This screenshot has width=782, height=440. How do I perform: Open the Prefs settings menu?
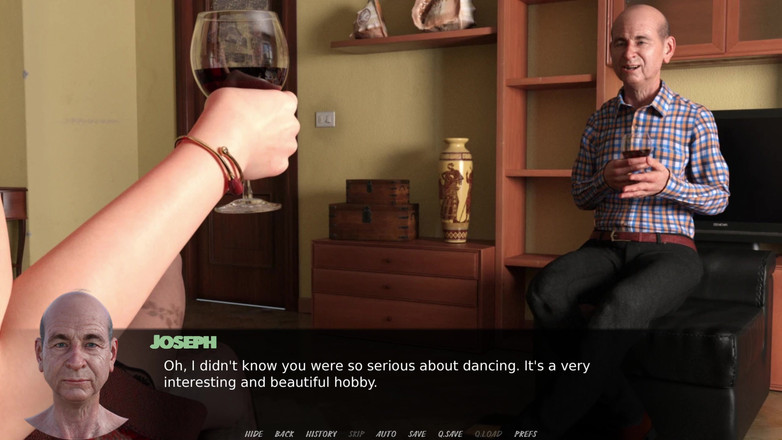[526, 434]
